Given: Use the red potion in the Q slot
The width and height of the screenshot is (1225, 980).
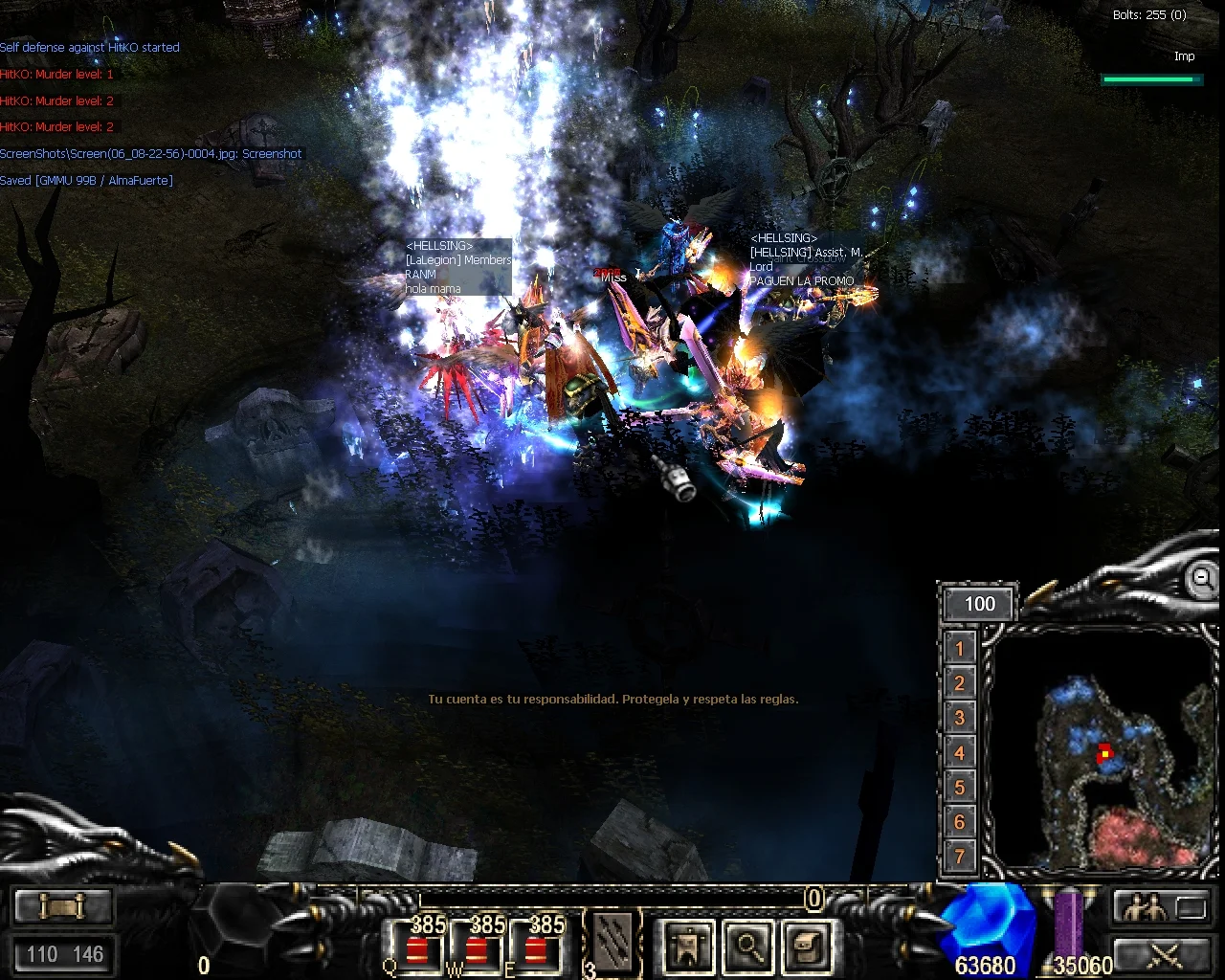Looking at the screenshot, I should 416,946.
